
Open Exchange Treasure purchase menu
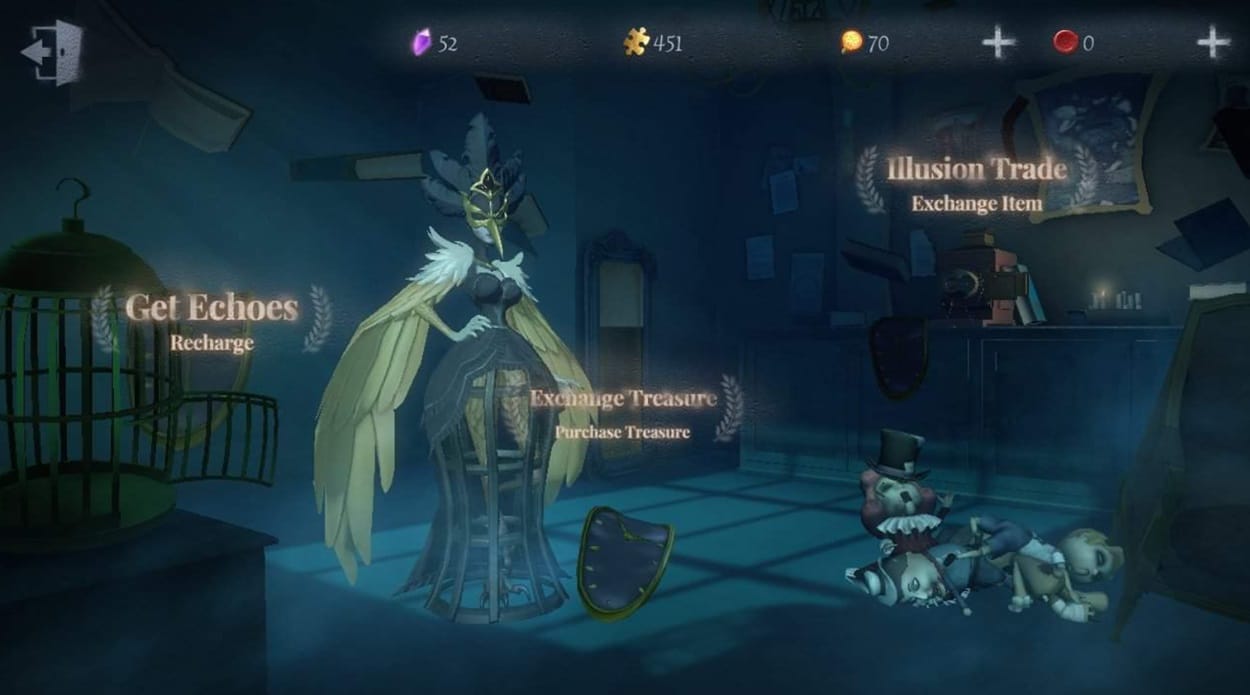click(623, 410)
